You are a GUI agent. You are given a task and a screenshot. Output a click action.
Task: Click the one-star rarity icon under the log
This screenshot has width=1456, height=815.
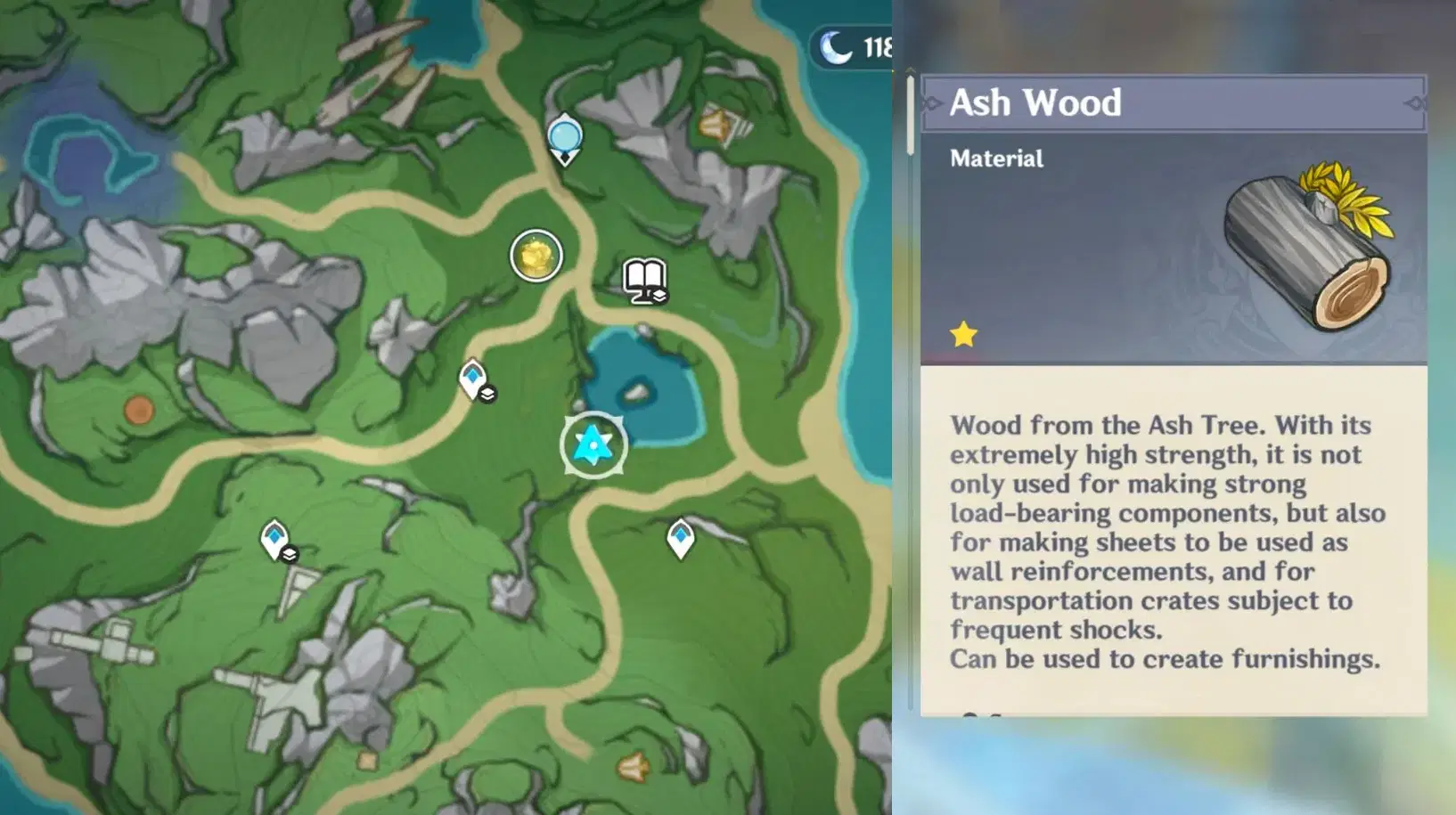click(964, 333)
